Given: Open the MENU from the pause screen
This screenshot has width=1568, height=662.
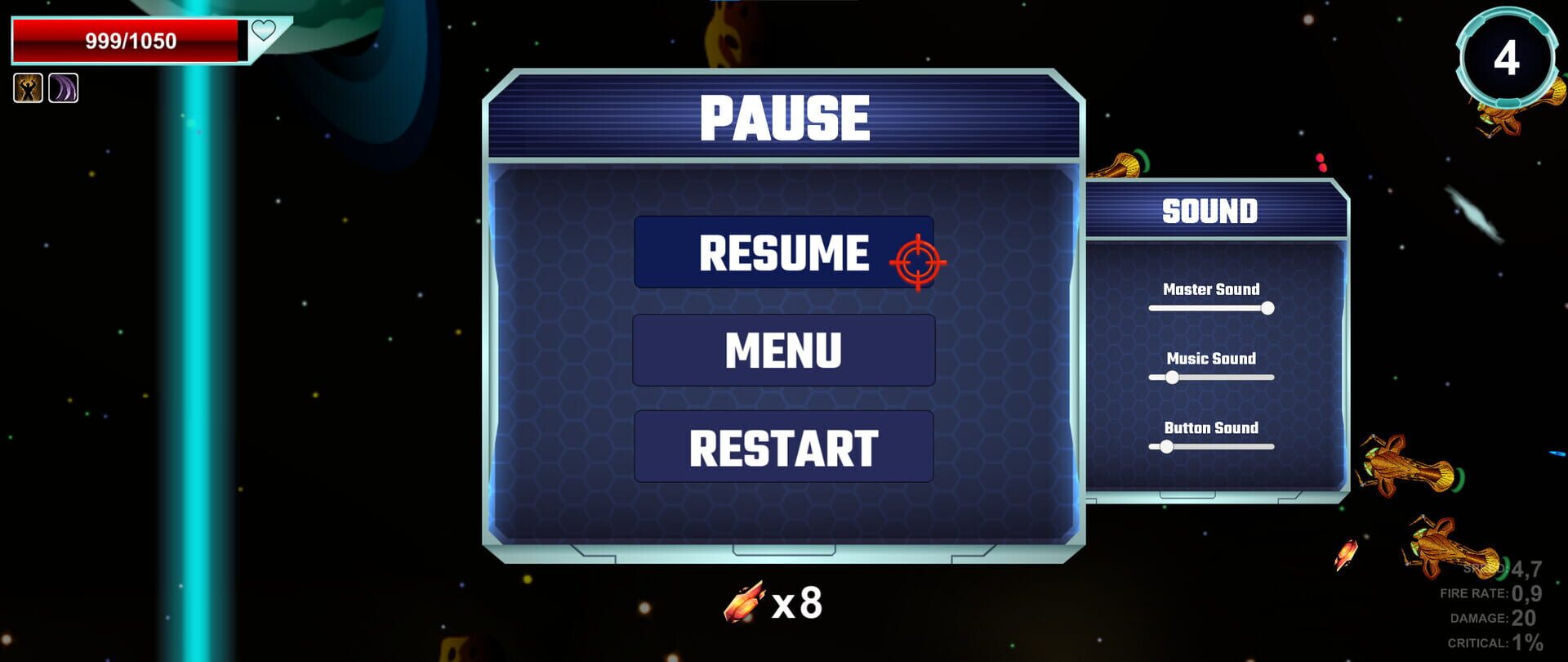Looking at the screenshot, I should [783, 351].
